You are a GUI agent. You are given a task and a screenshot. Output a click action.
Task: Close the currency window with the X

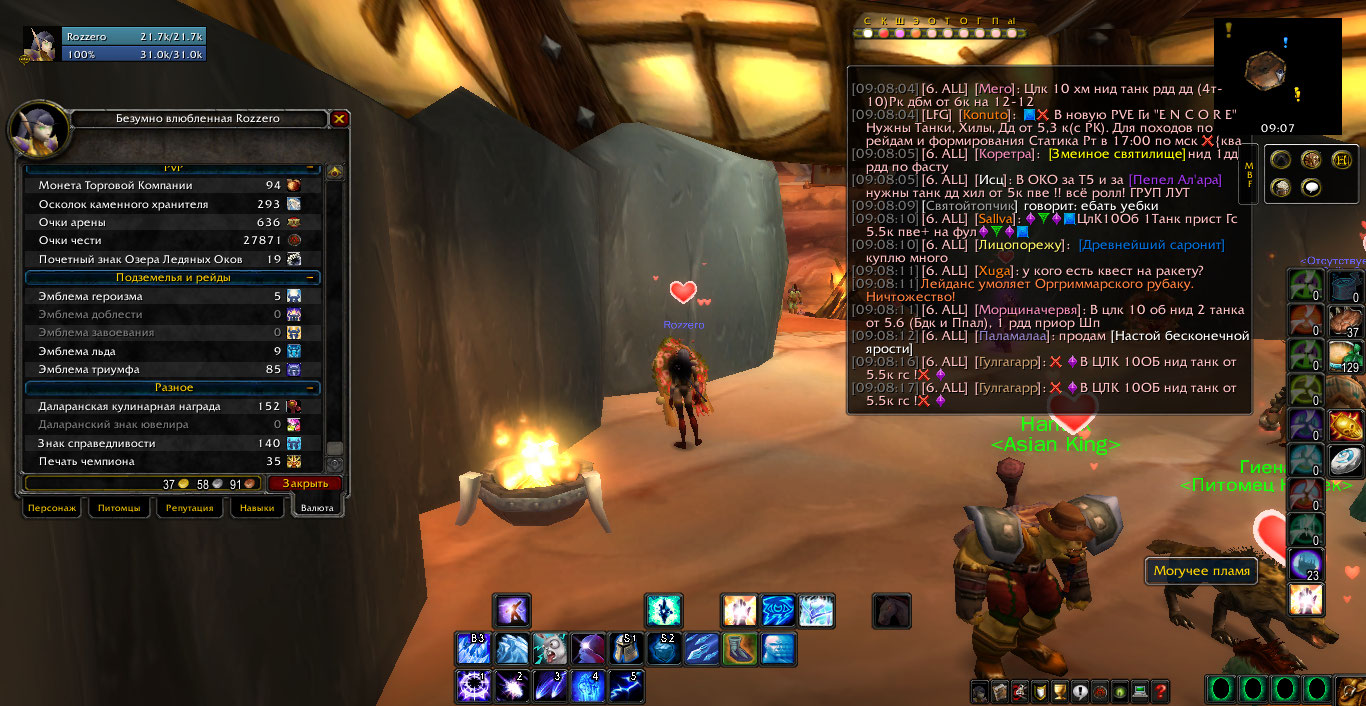[340, 119]
